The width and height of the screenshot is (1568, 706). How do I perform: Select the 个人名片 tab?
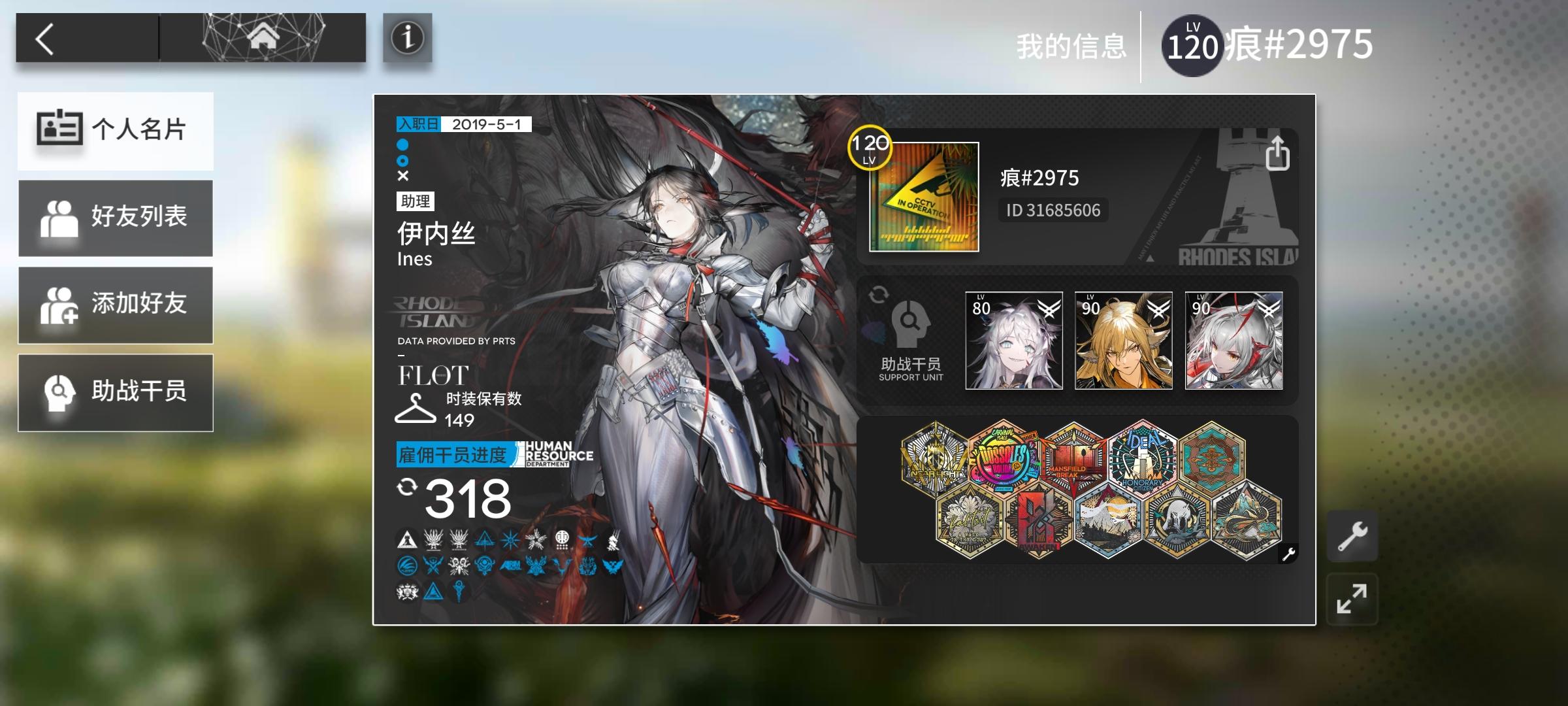click(x=116, y=131)
